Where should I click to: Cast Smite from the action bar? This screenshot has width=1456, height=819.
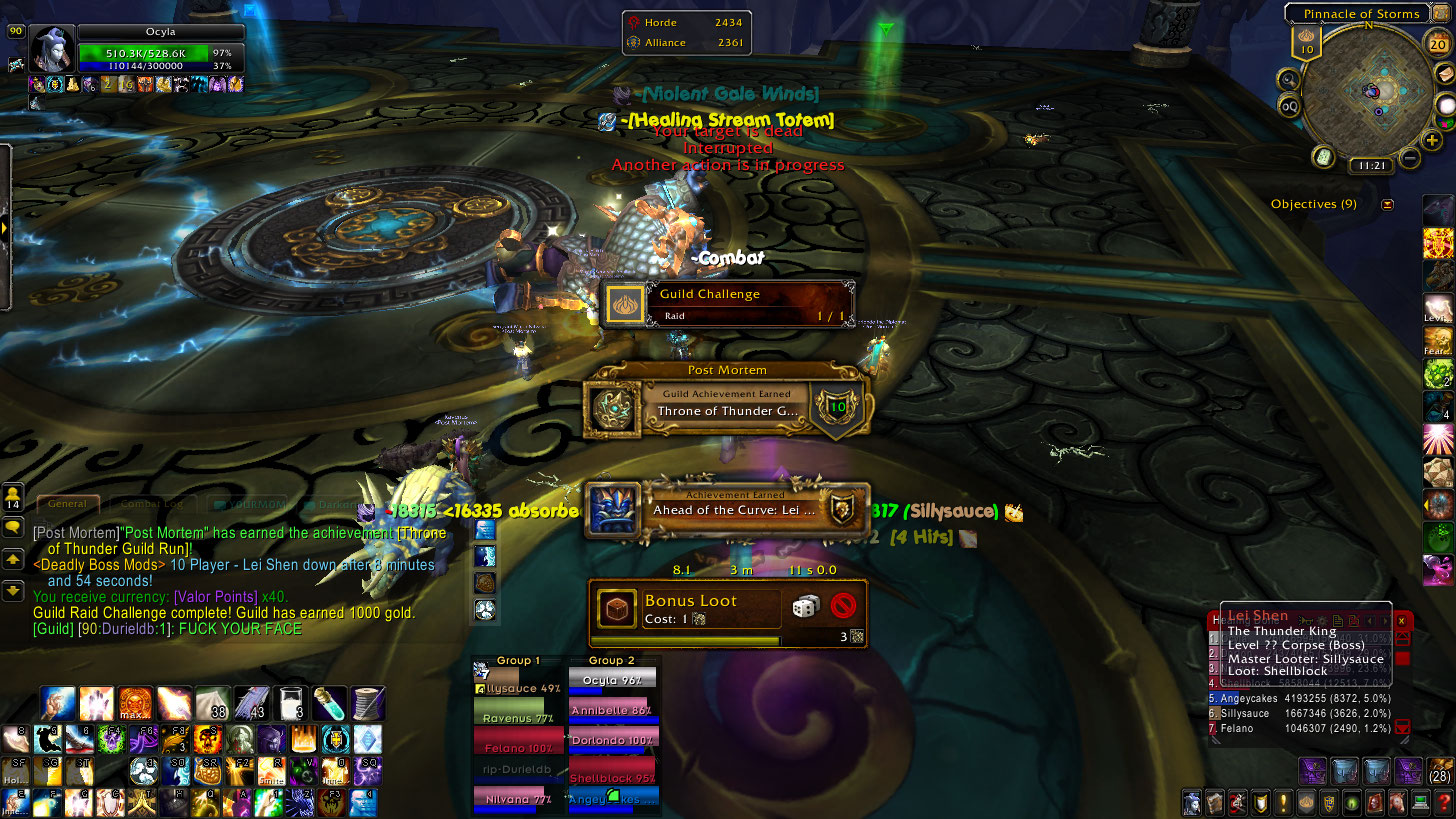point(270,771)
